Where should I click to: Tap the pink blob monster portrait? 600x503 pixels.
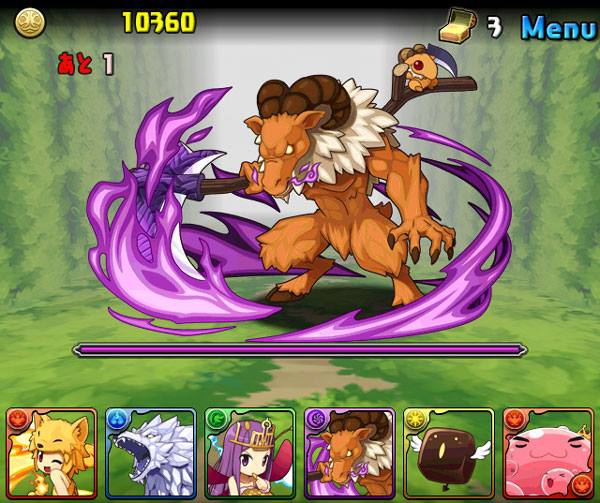[548, 453]
